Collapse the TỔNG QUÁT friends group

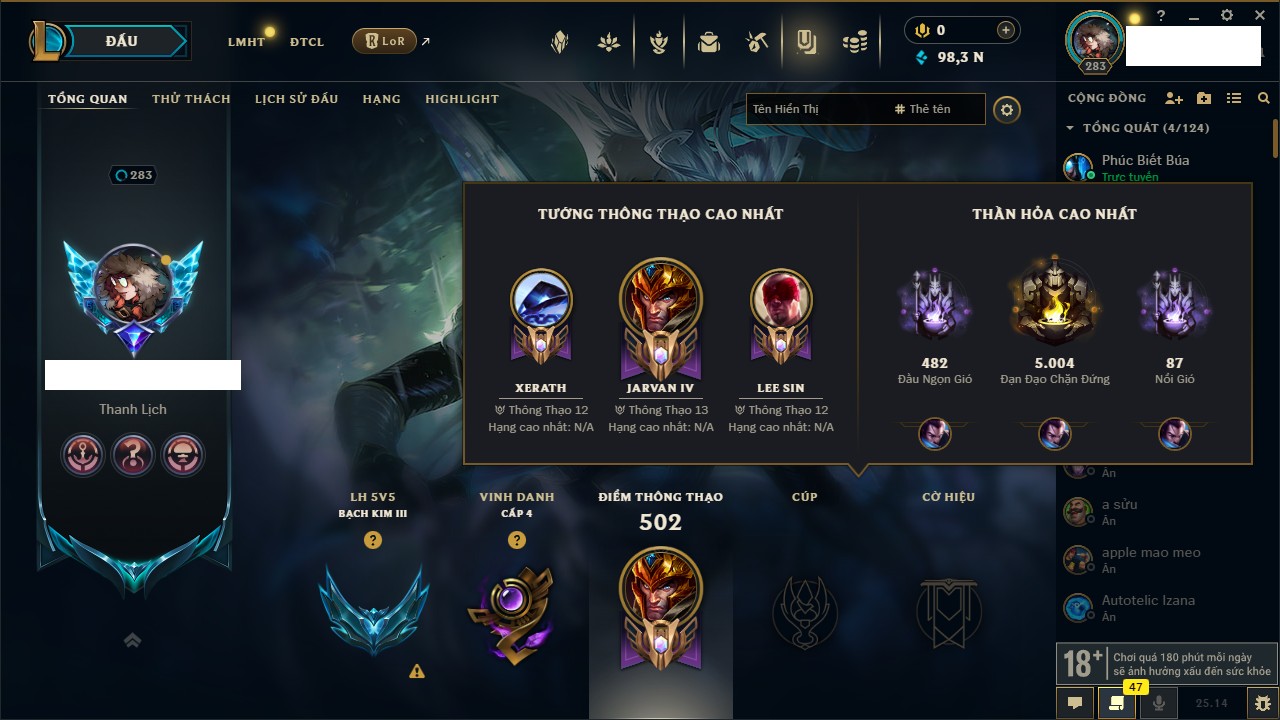point(1071,128)
